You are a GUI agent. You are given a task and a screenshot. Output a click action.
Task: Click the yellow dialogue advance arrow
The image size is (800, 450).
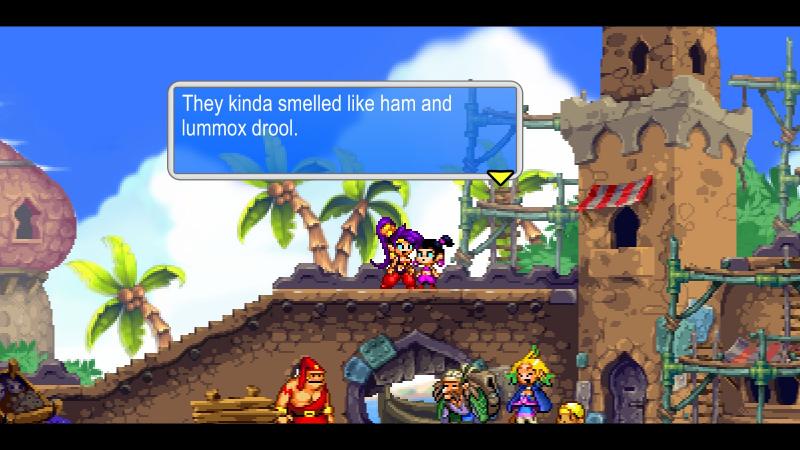click(499, 178)
